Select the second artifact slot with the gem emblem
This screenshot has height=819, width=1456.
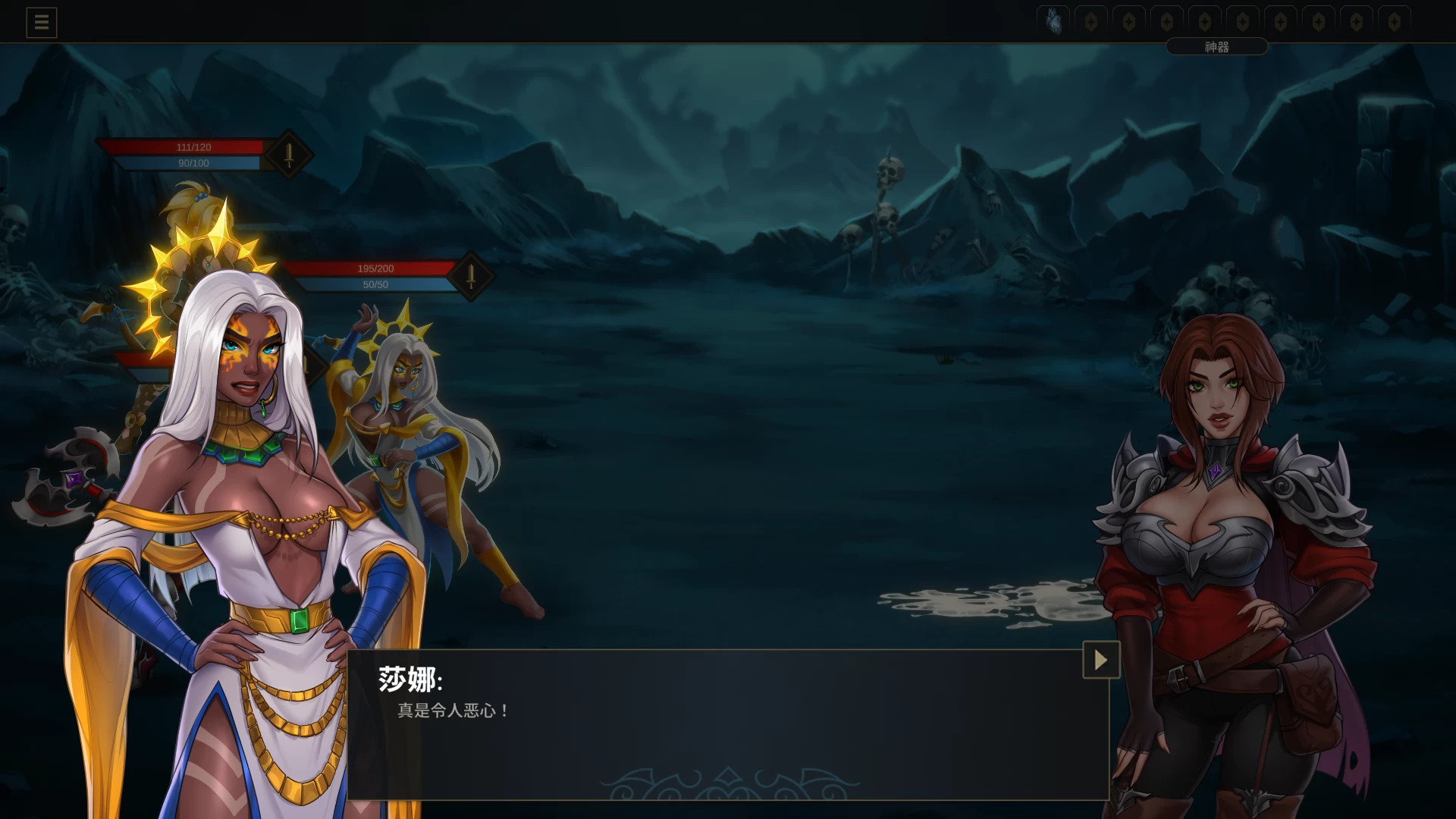(x=1090, y=20)
